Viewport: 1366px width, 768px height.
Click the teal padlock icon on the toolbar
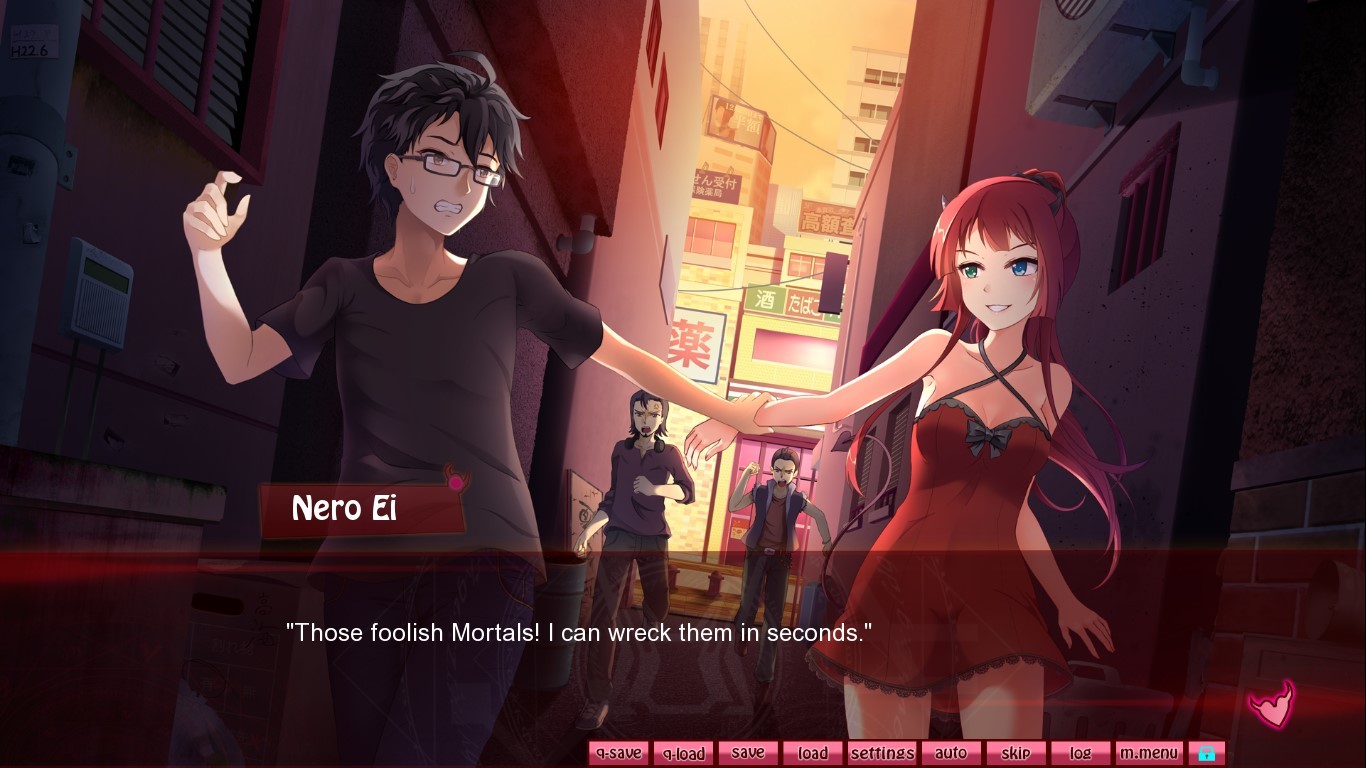click(x=1207, y=752)
